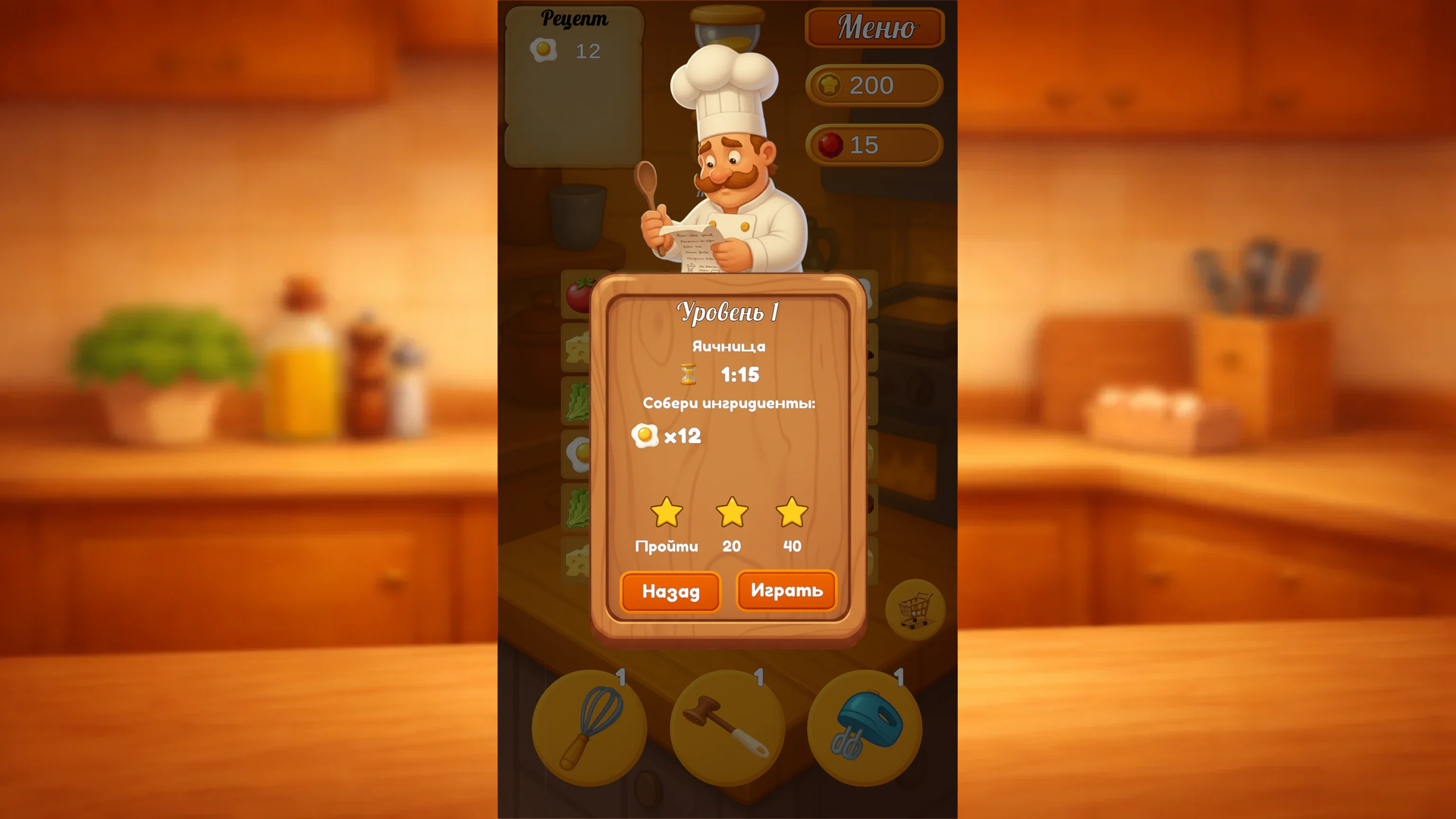Select the meat tenderizer booster
1456x819 pixels.
726,726
